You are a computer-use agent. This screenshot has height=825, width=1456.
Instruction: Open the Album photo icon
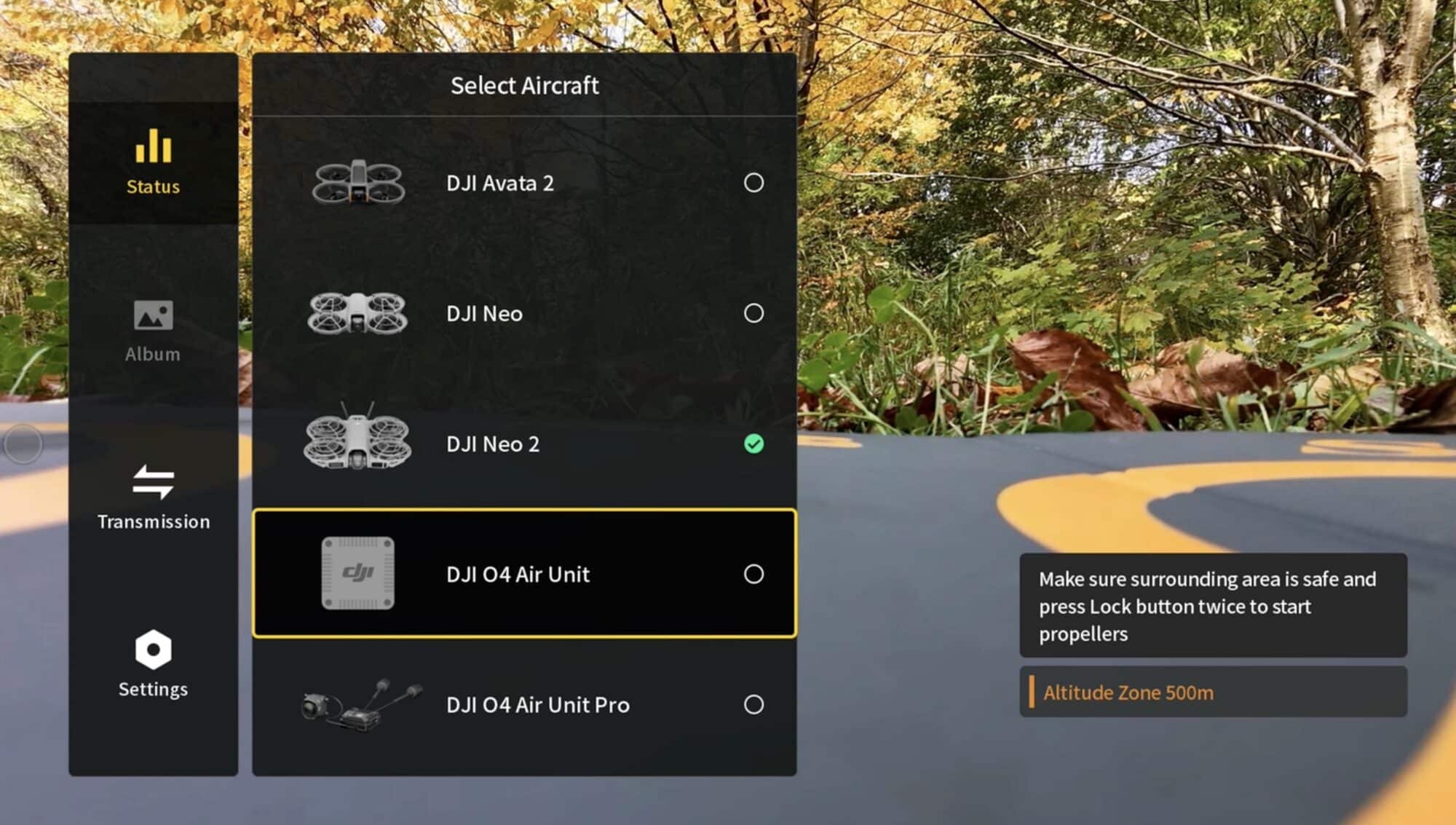point(152,315)
